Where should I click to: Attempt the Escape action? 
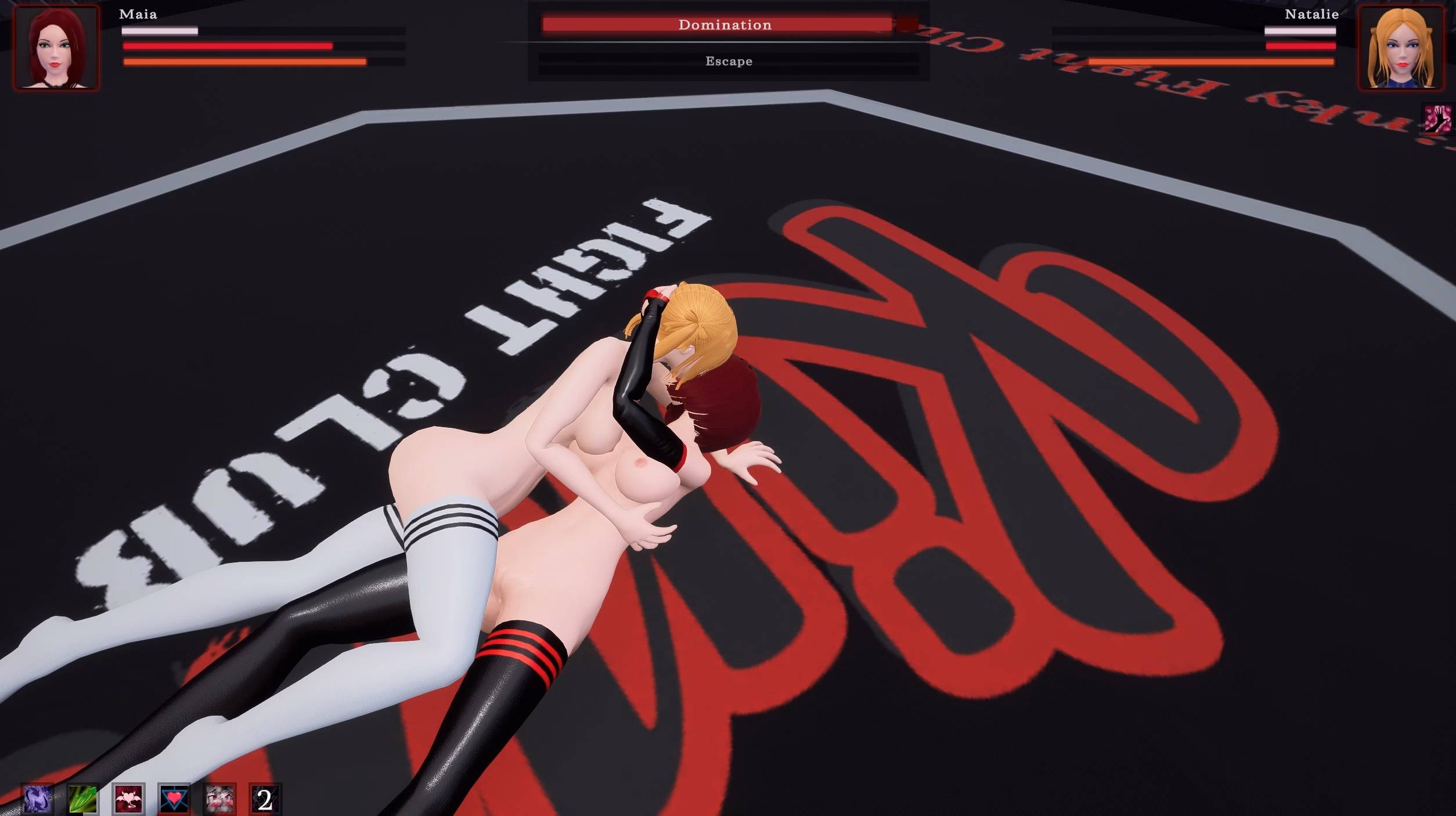pyautogui.click(x=729, y=60)
